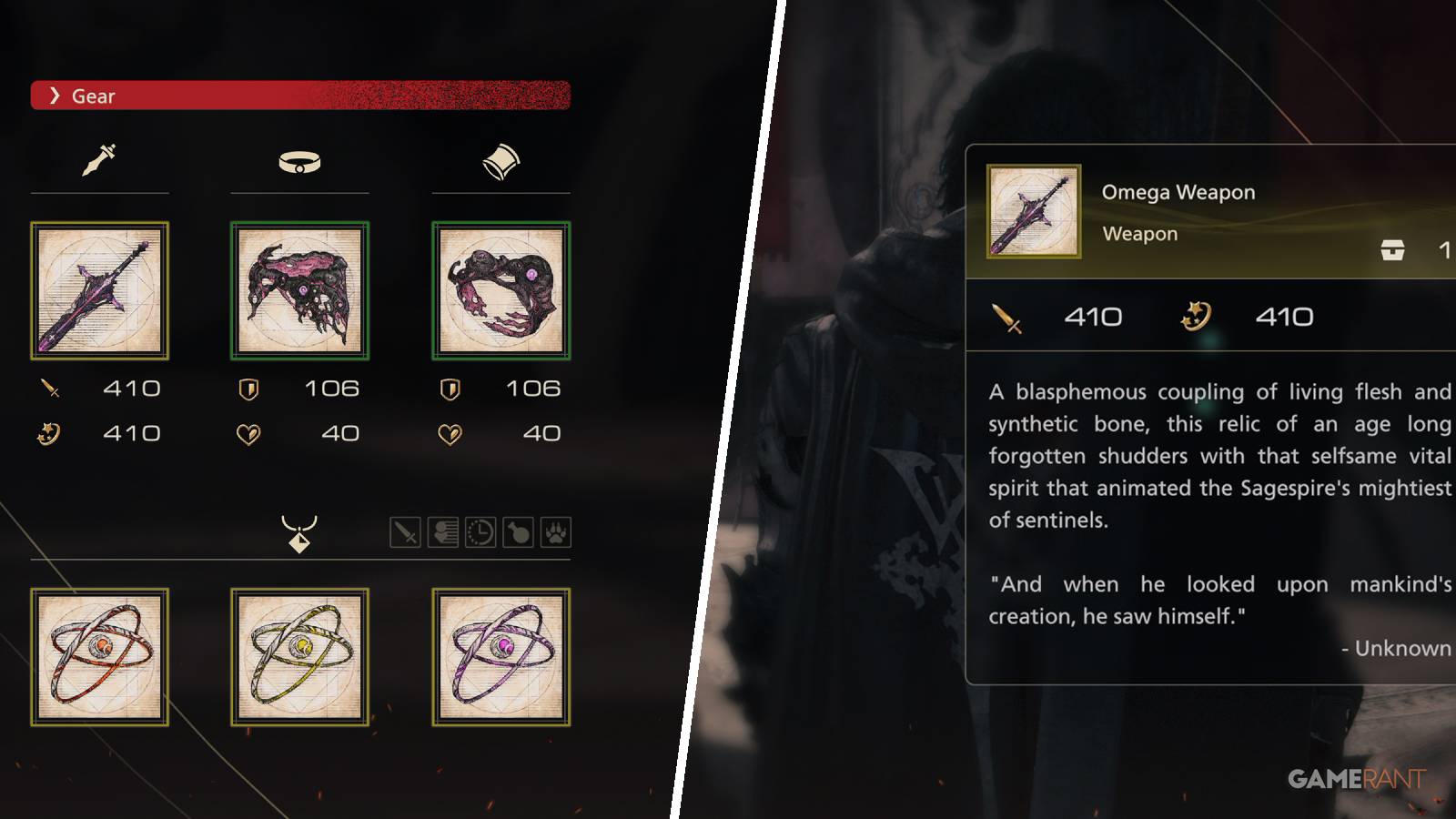Click the speed lines accessory filter icon
Screen dimensions: 1456x819
pos(443,531)
